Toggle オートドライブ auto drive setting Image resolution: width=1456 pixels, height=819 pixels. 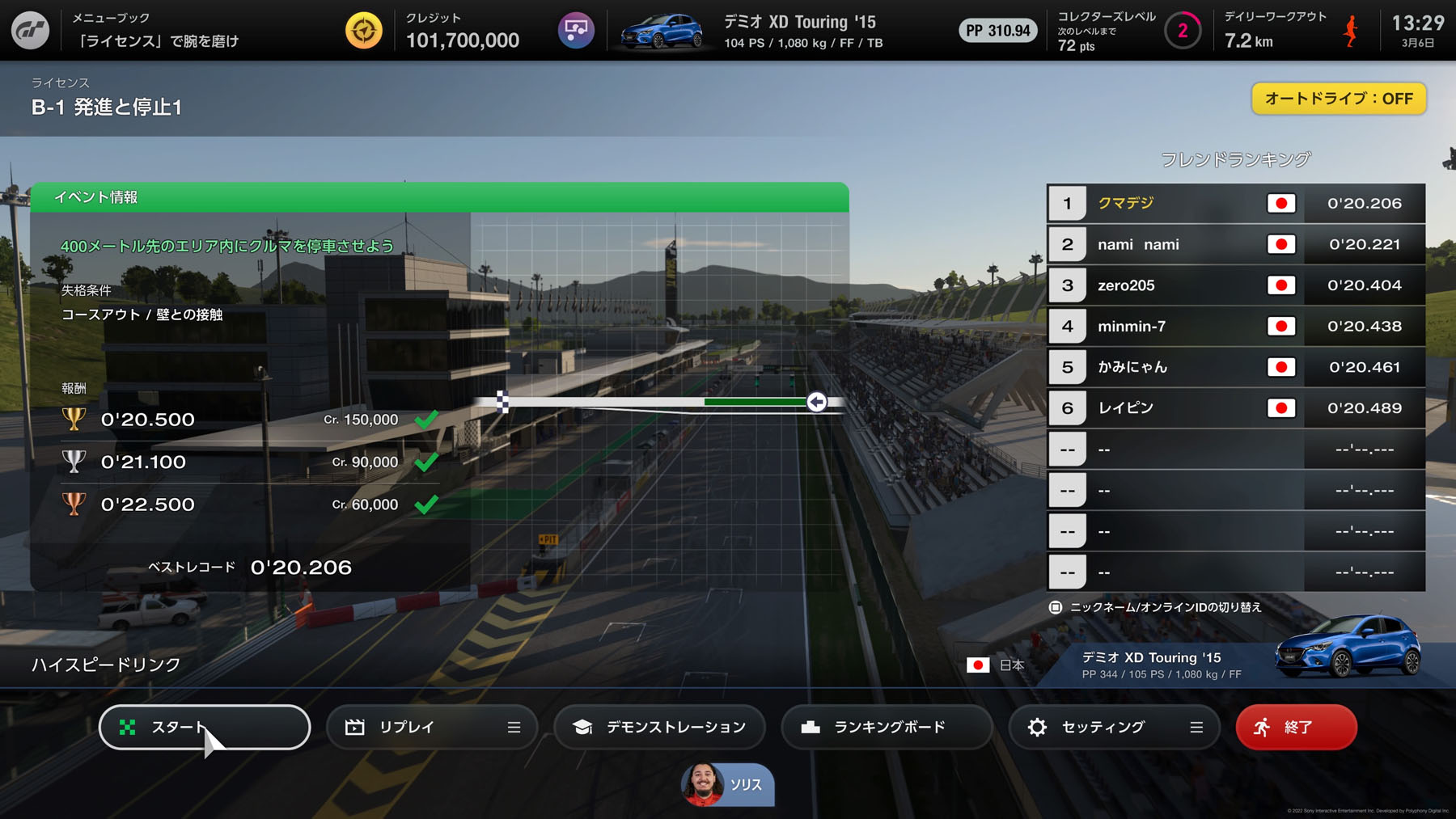point(1338,99)
